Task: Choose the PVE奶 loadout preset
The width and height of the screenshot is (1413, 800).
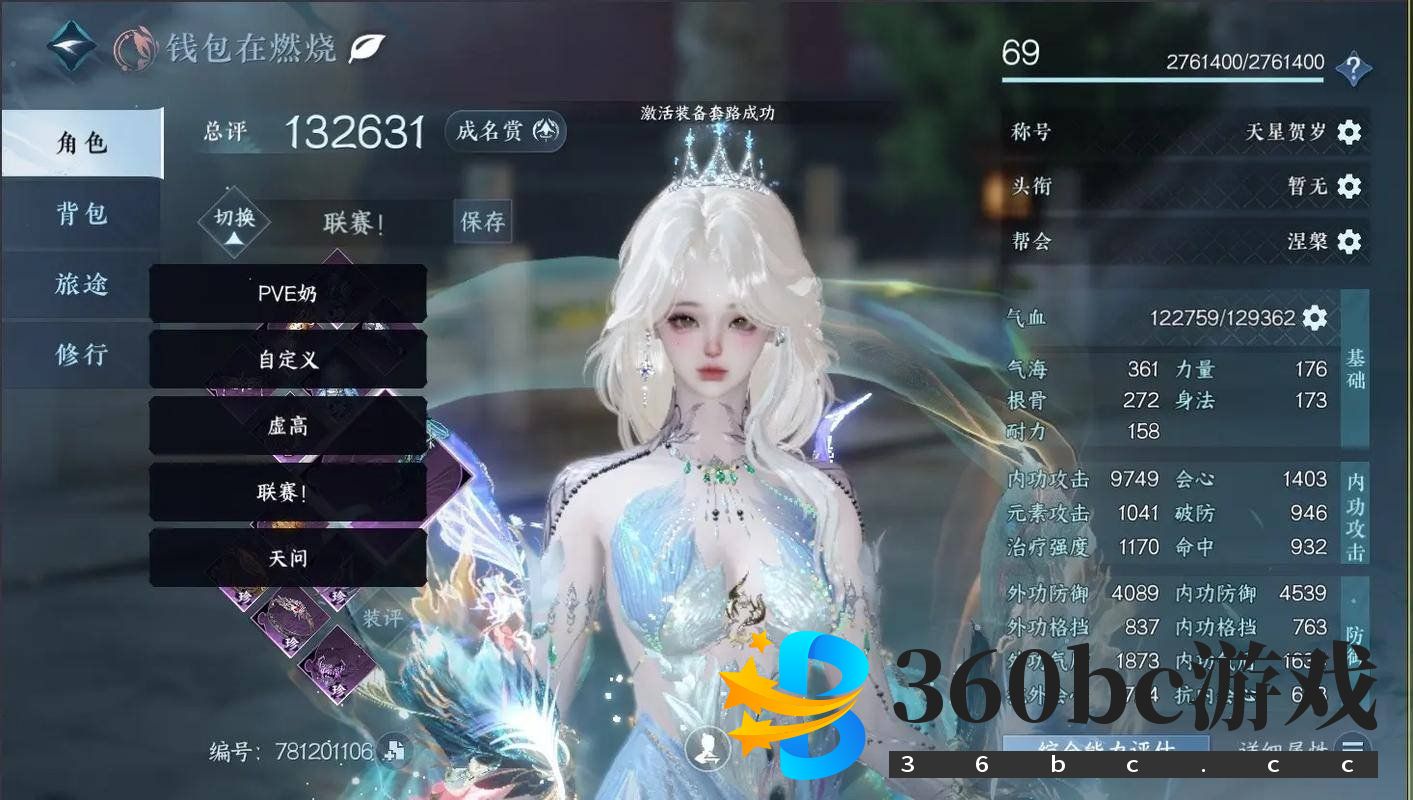Action: pos(288,293)
